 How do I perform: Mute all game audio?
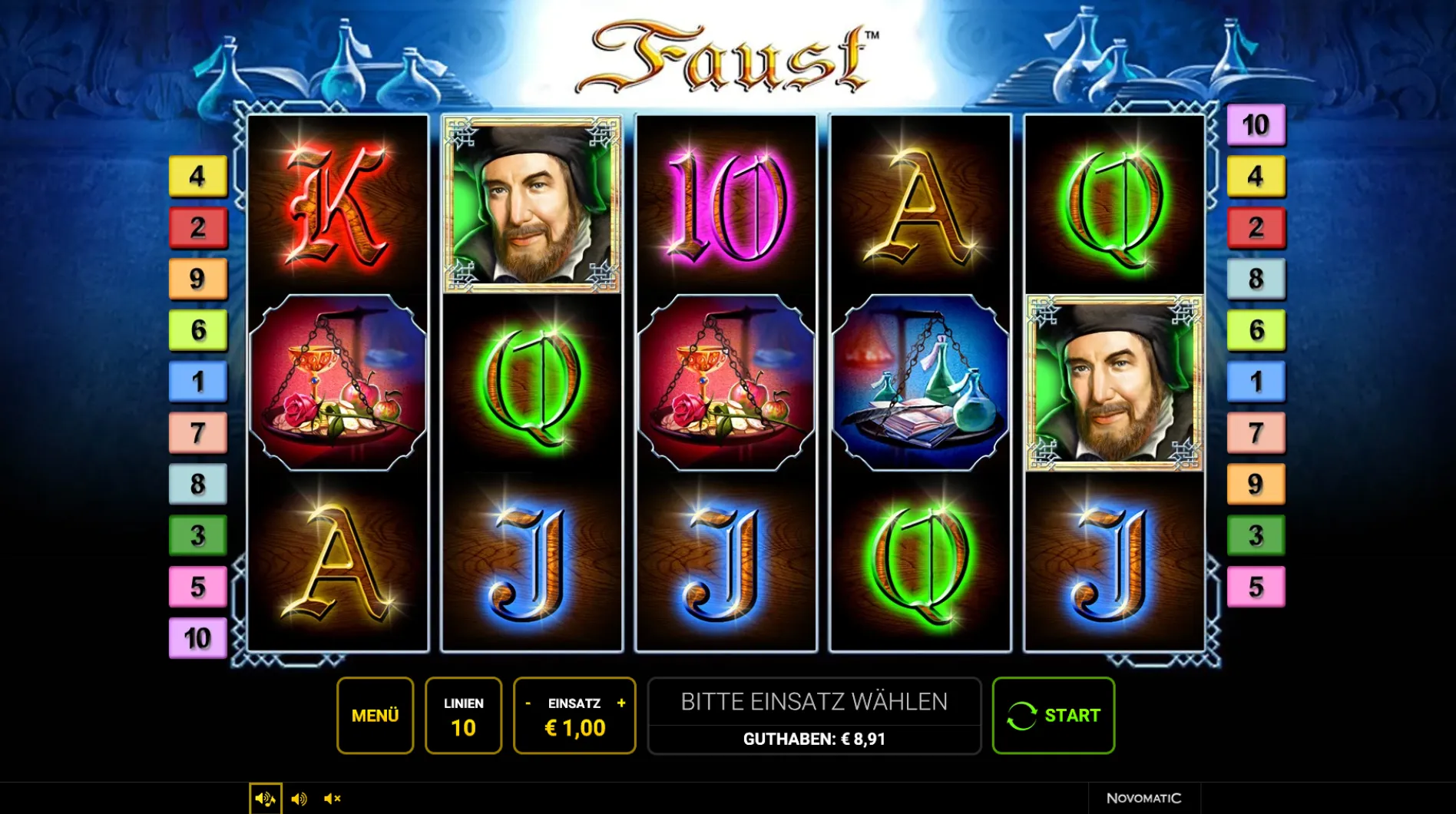(332, 798)
